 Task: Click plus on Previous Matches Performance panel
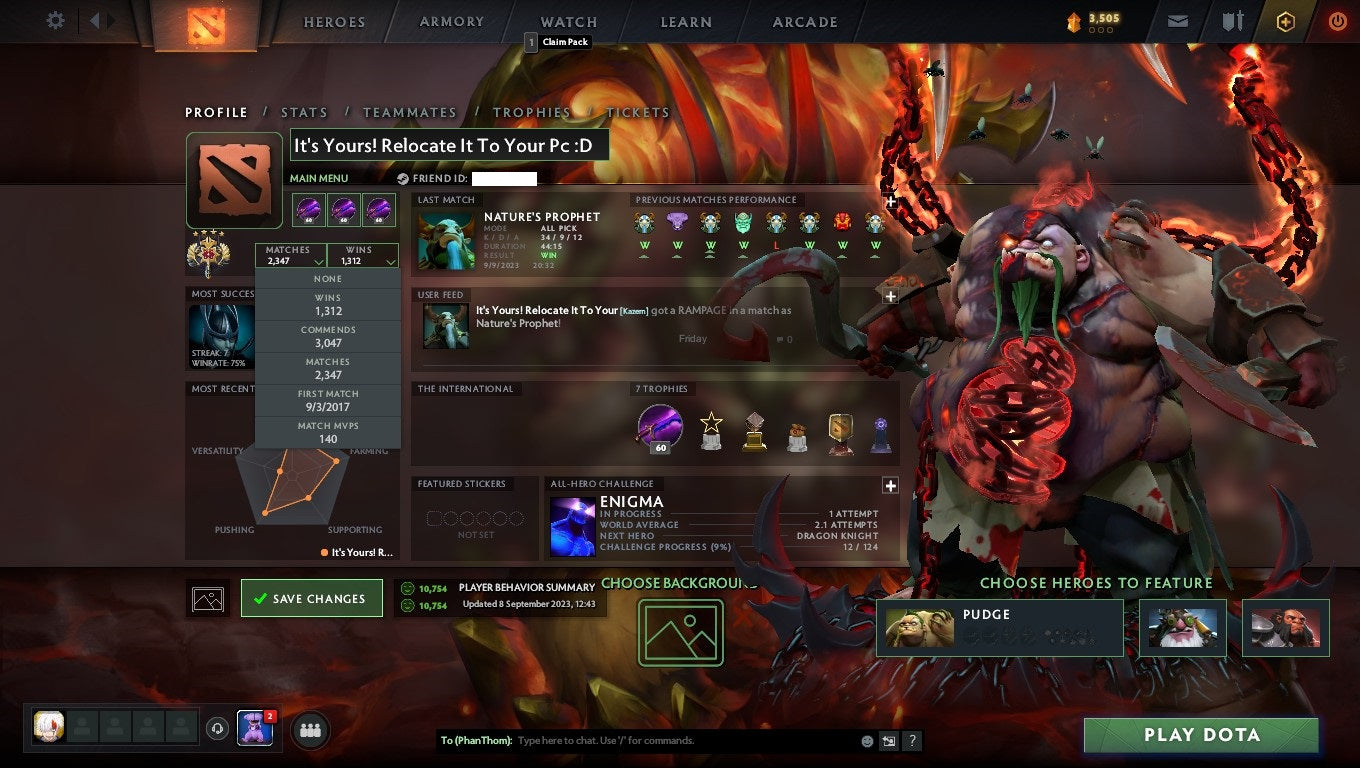click(889, 201)
